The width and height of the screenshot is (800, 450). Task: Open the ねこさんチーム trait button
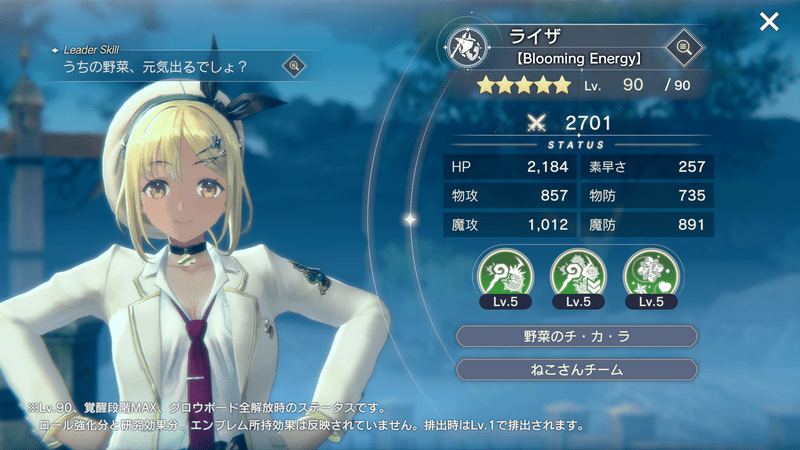coord(576,370)
